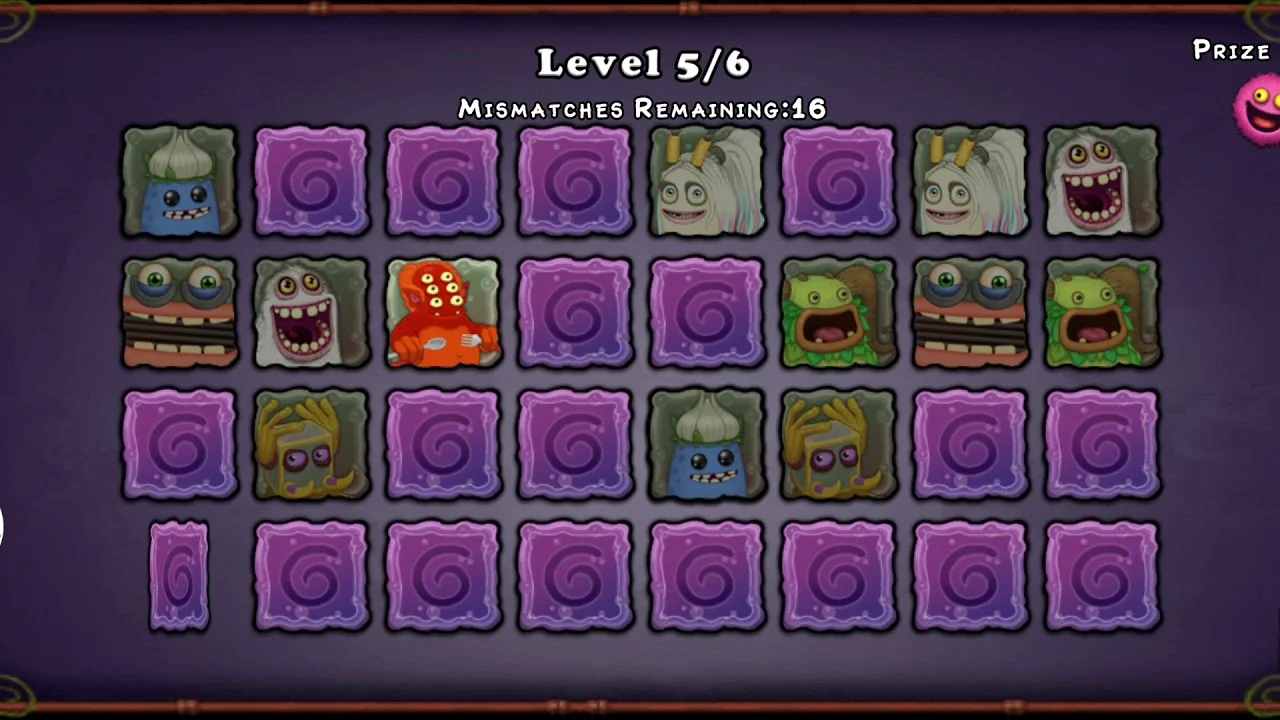
Task: Select the rightmost green leafy monster card
Action: click(1101, 313)
